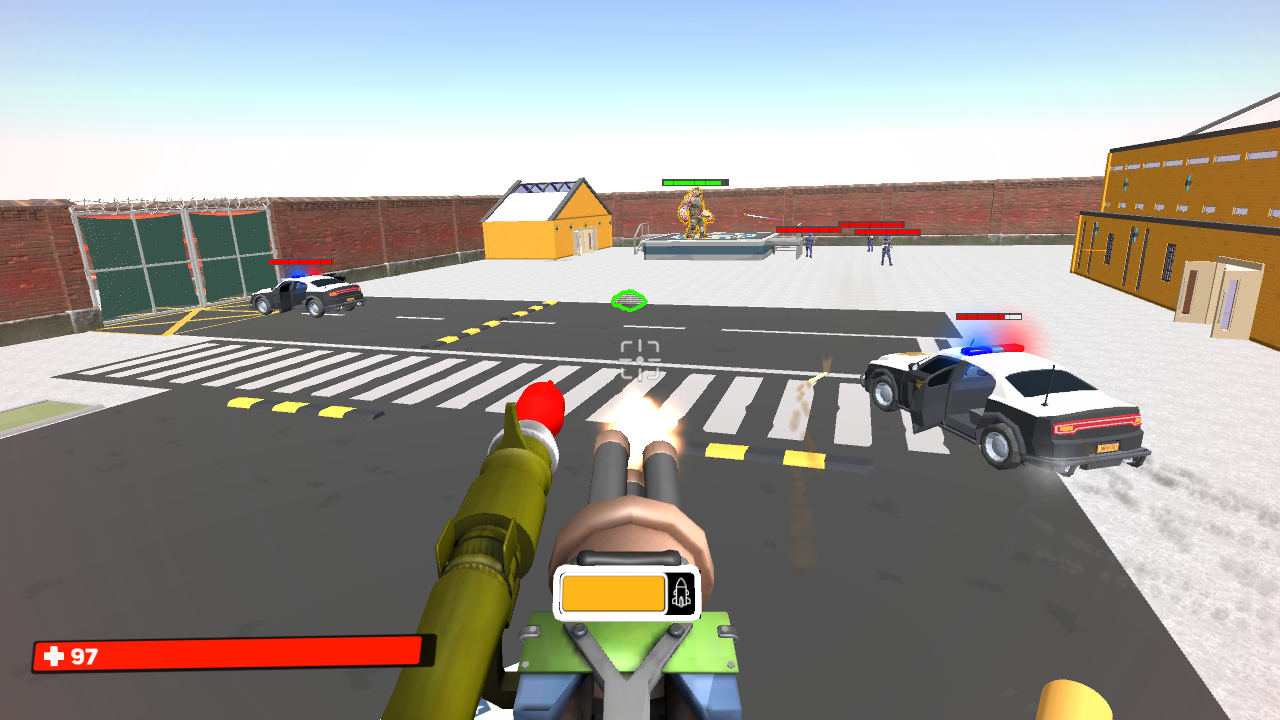Click the rocket ammo icon beside the reload bar
Viewport: 1280px width, 720px height.
click(x=683, y=594)
